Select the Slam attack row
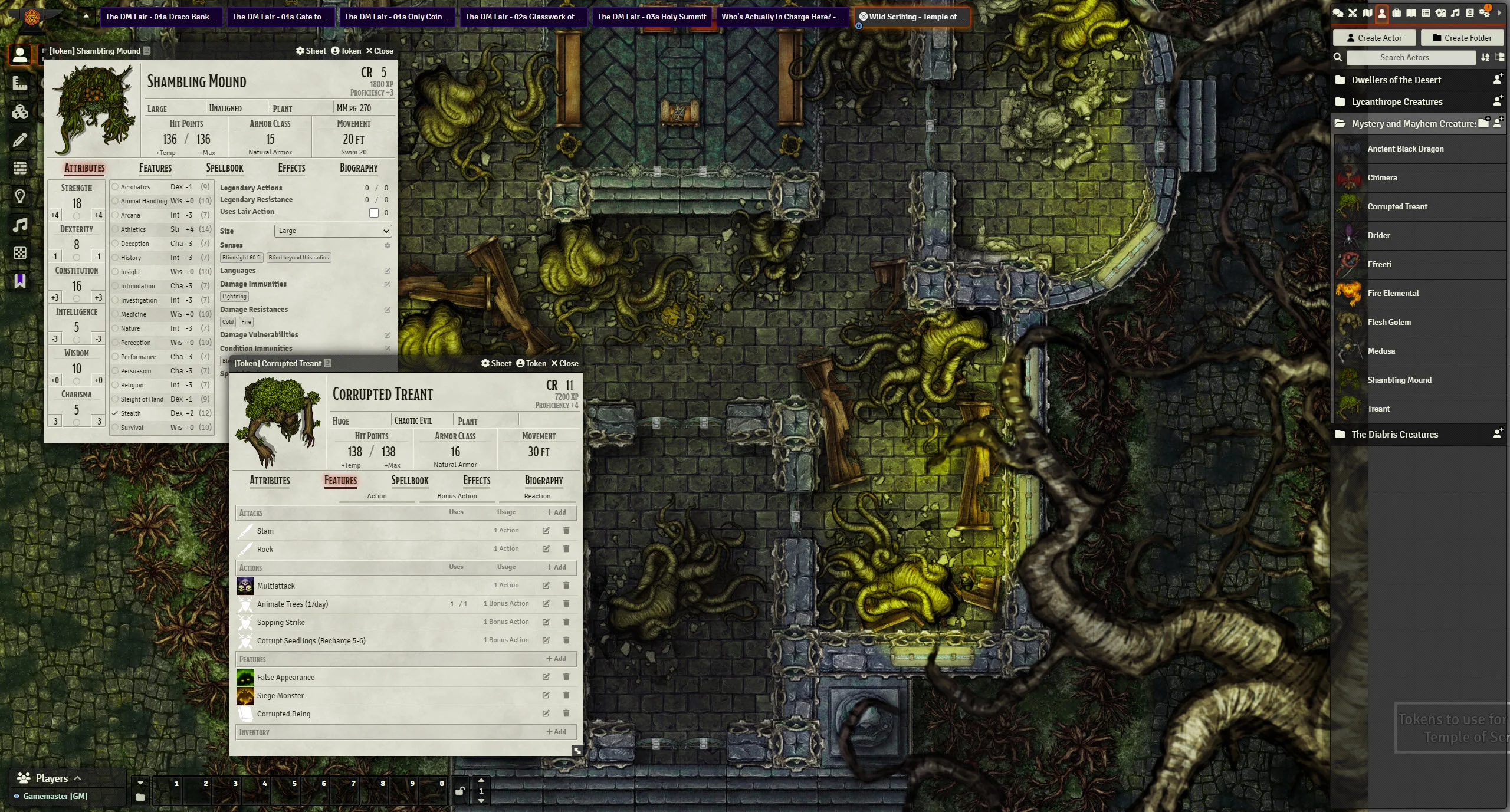 coord(265,531)
